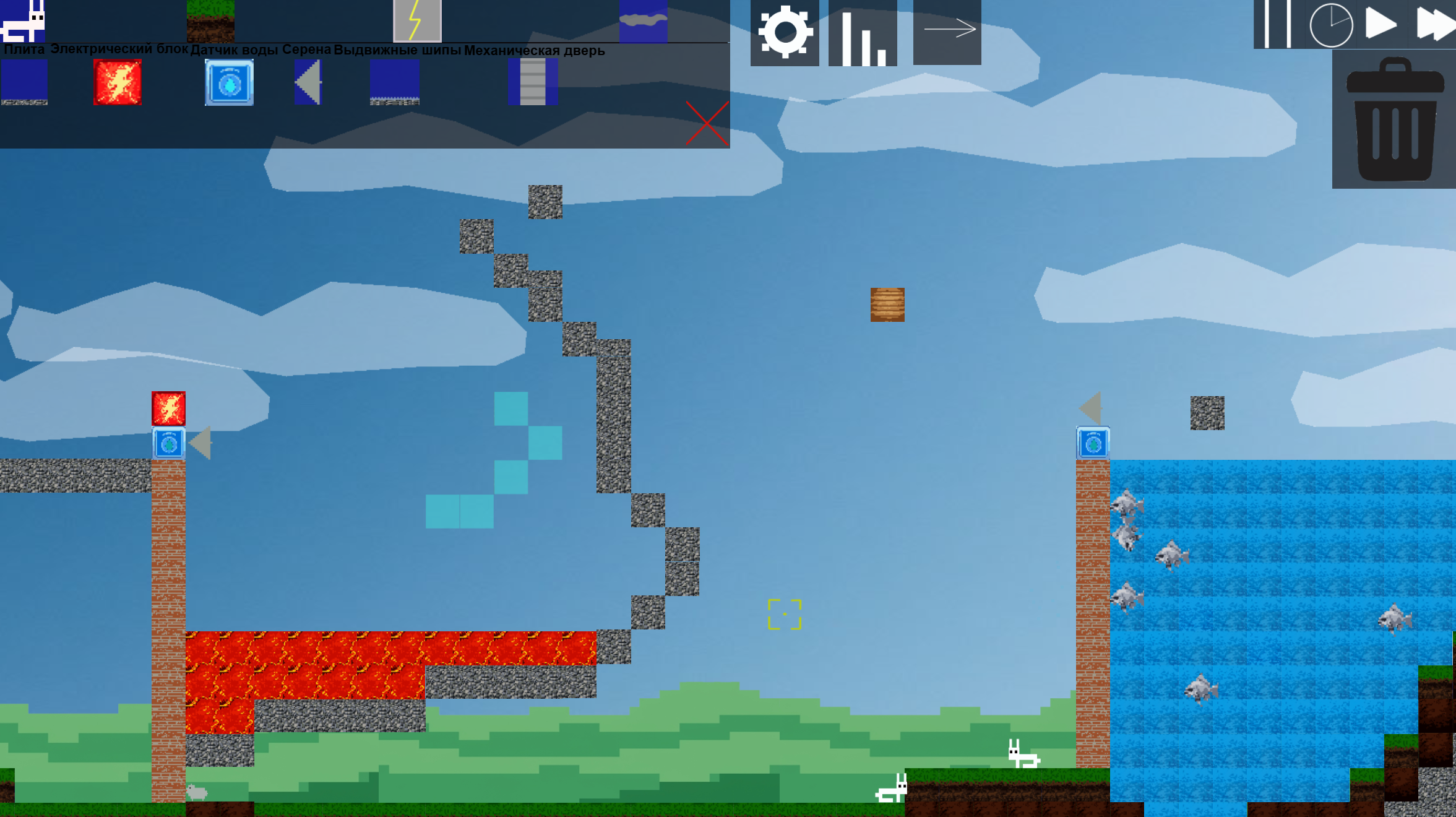Open the settings gear menu

point(785,35)
